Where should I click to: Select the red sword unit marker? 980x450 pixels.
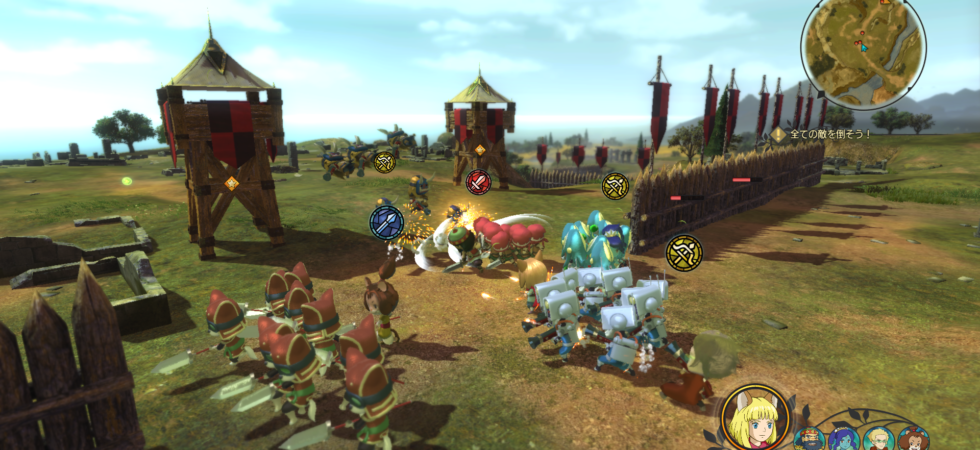479,182
